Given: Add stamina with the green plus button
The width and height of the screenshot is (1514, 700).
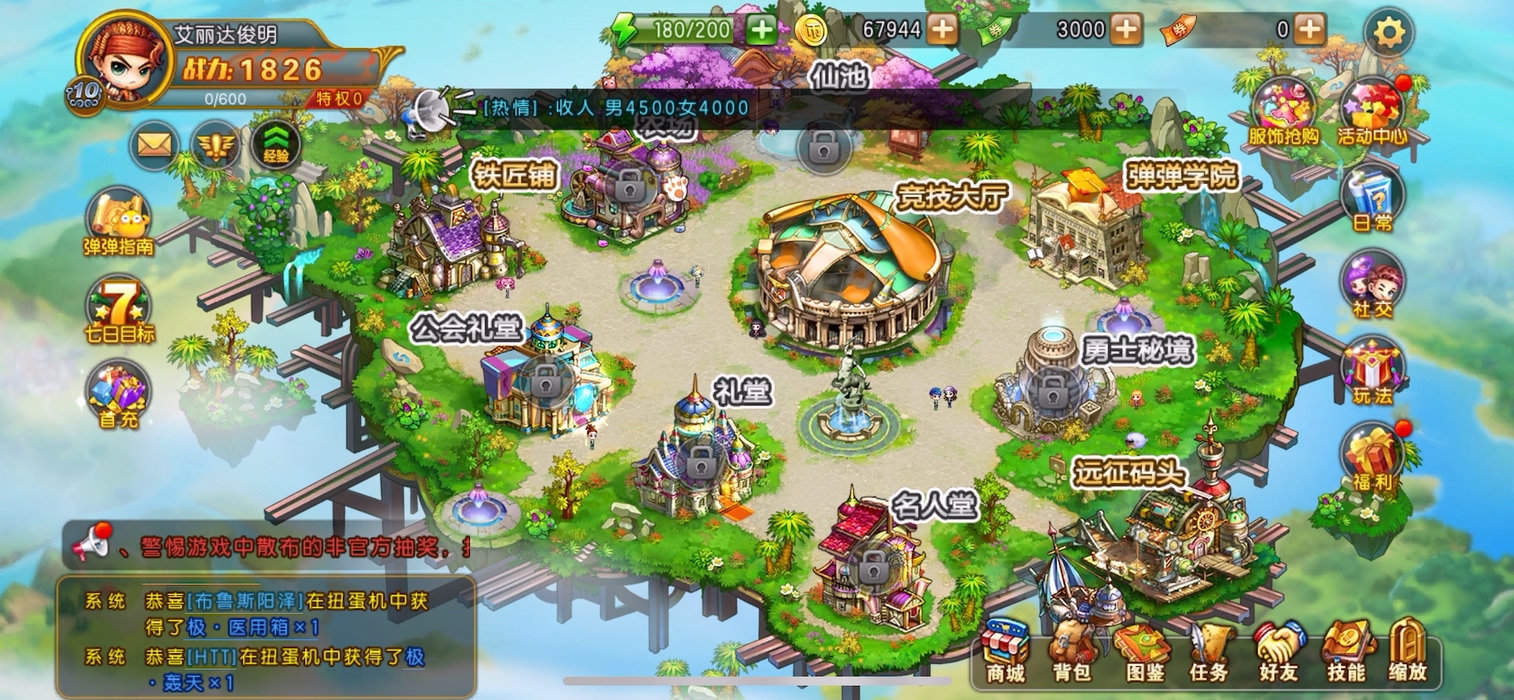Looking at the screenshot, I should click(762, 30).
